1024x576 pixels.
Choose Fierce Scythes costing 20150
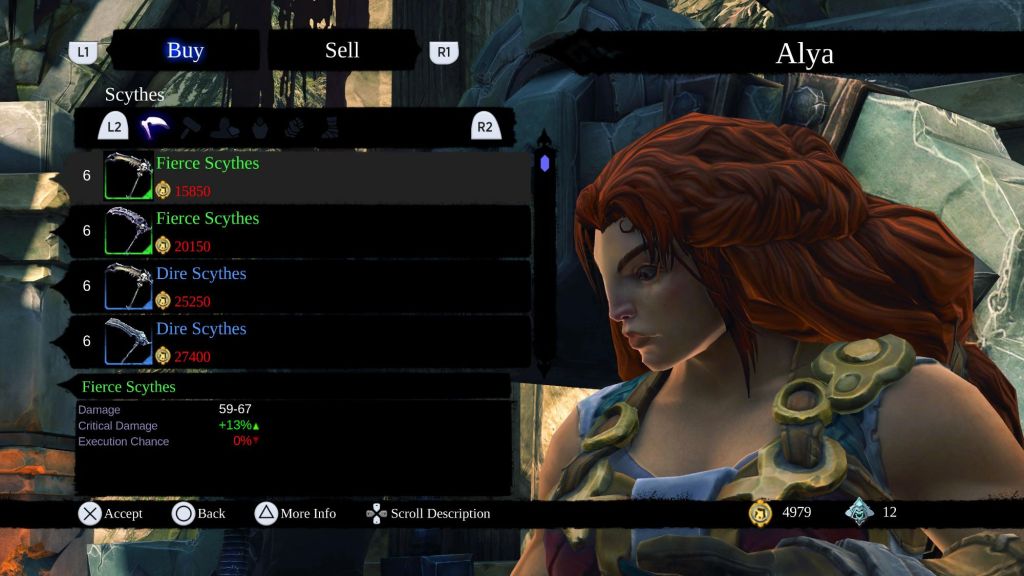300,231
